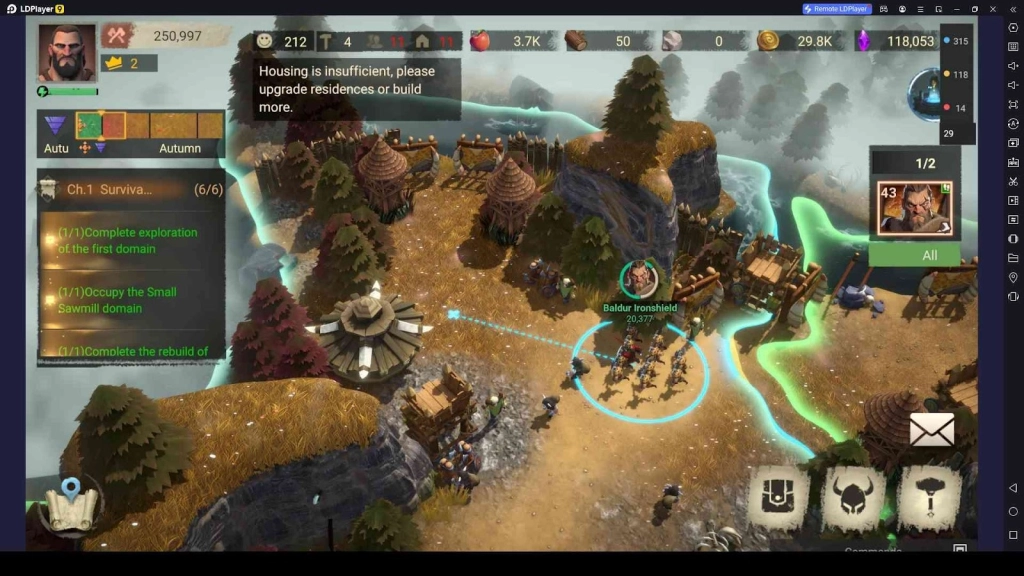Check the gold coin resource
The width and height of the screenshot is (1024, 576).
pos(795,41)
